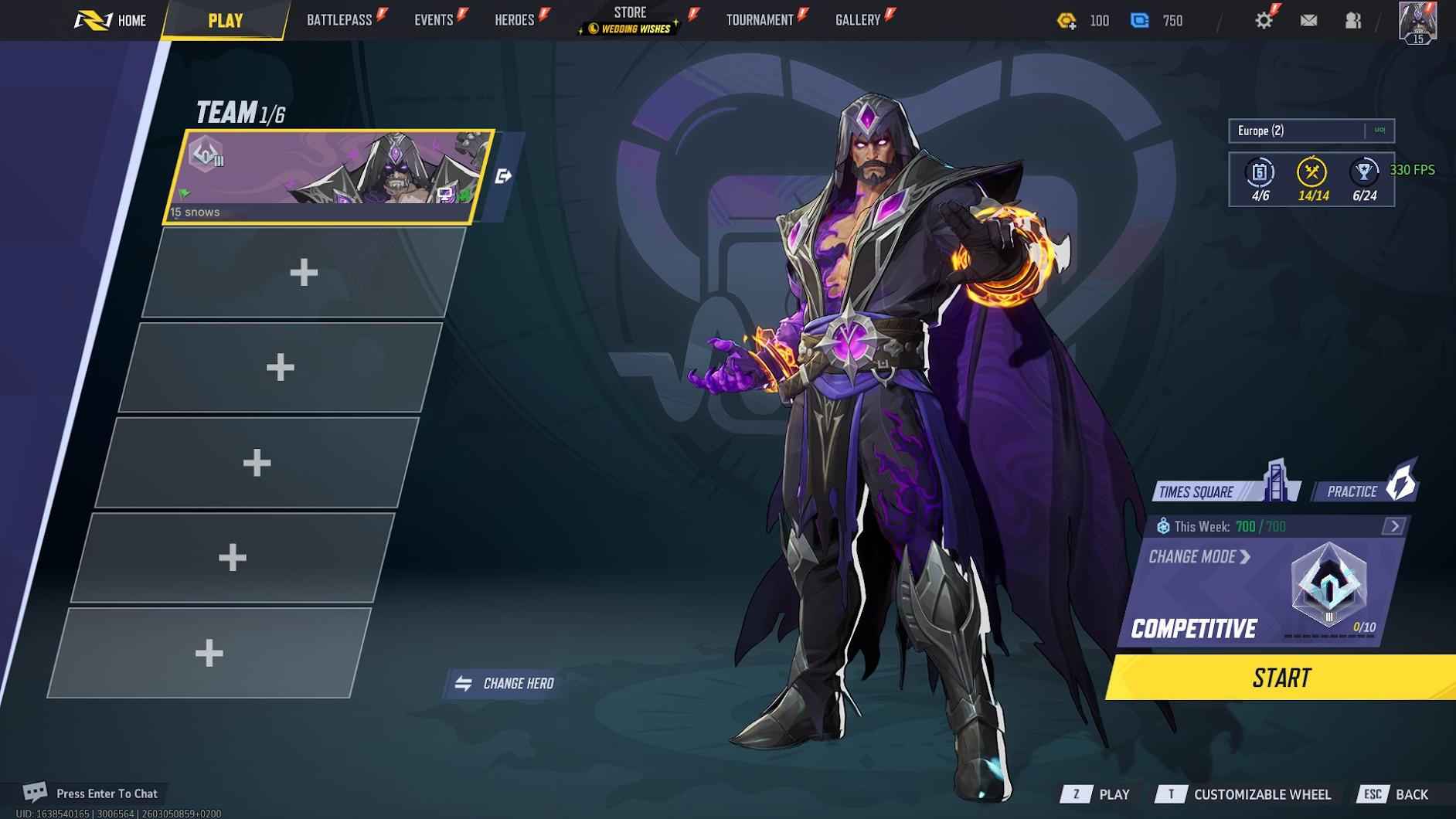The image size is (1456, 819).
Task: Open the Wedding Wishes store menu
Action: point(628,29)
